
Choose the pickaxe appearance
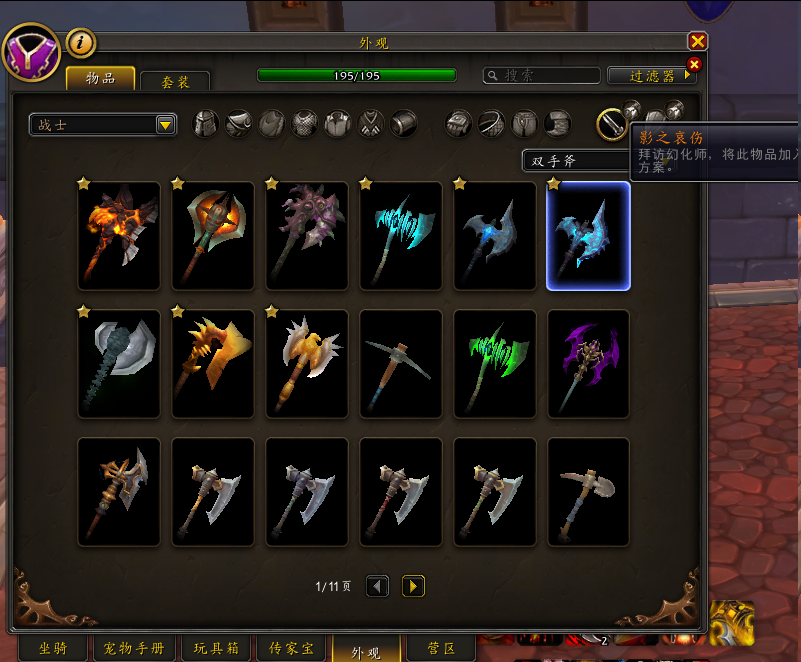coord(401,364)
